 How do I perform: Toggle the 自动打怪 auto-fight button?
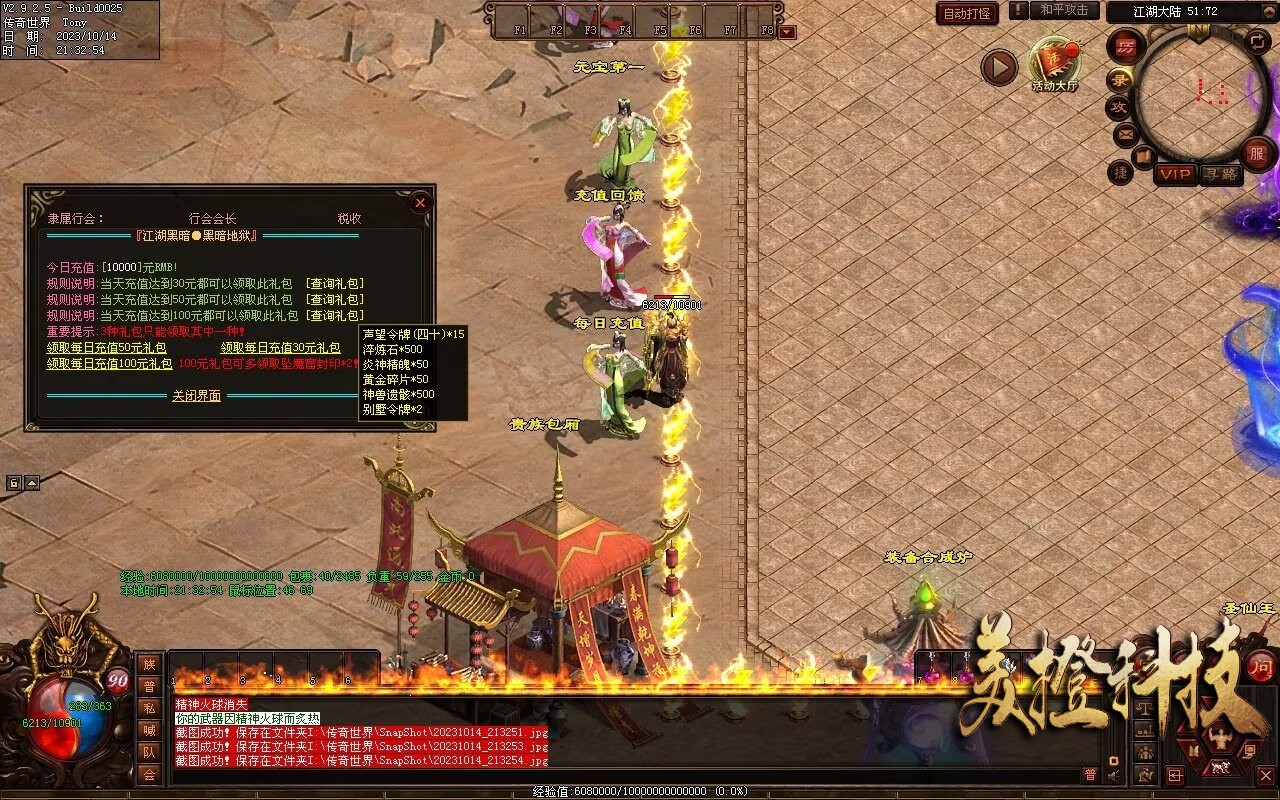tap(967, 13)
